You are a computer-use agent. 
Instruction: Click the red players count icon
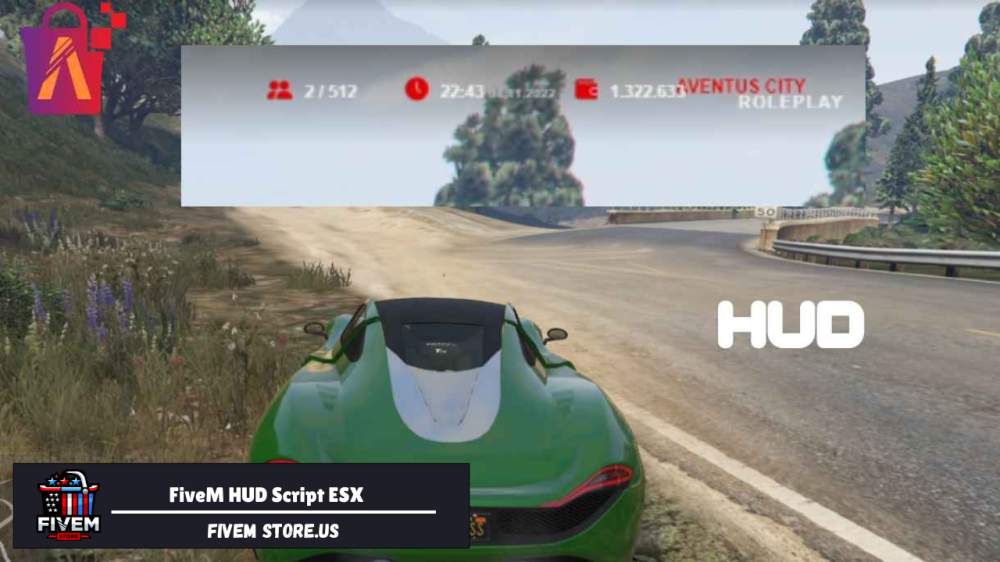tap(279, 90)
